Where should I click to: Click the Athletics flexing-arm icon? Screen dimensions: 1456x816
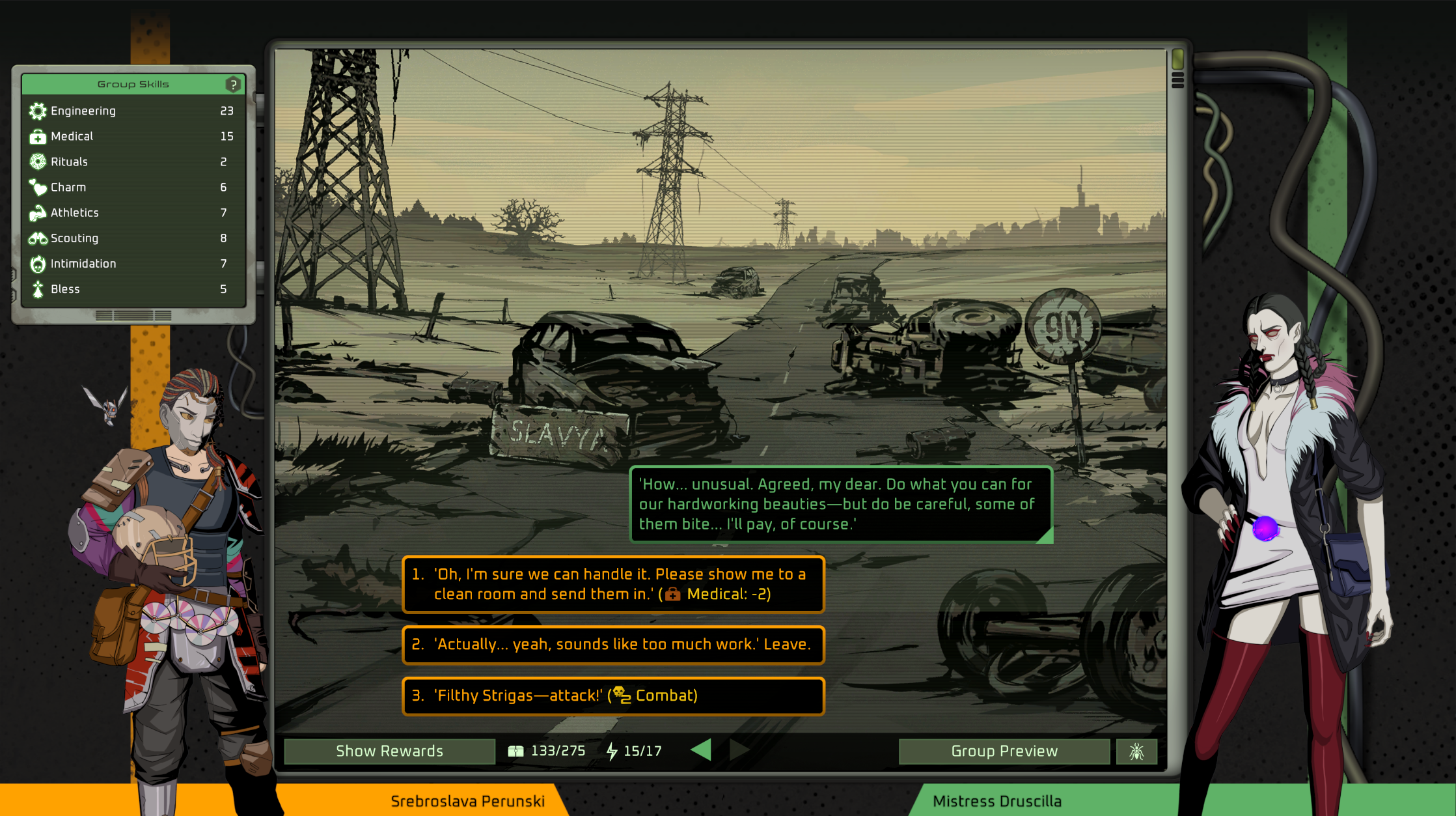pos(38,212)
